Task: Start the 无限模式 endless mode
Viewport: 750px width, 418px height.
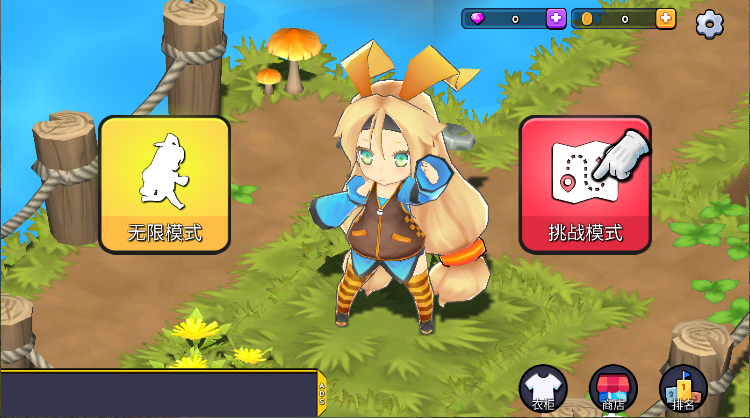Action: tap(165, 182)
